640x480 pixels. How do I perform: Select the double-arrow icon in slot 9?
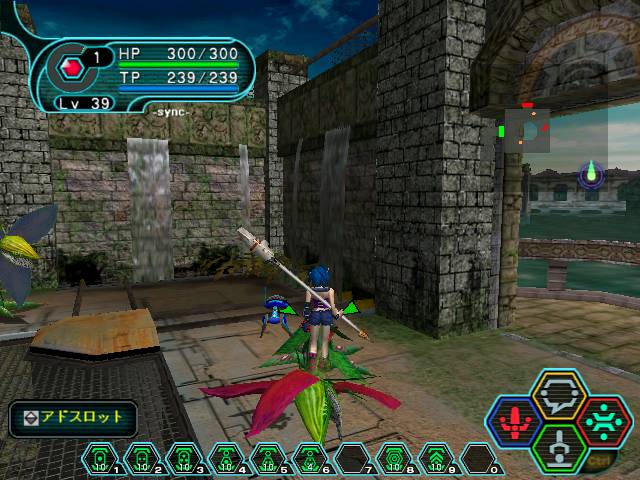437,461
